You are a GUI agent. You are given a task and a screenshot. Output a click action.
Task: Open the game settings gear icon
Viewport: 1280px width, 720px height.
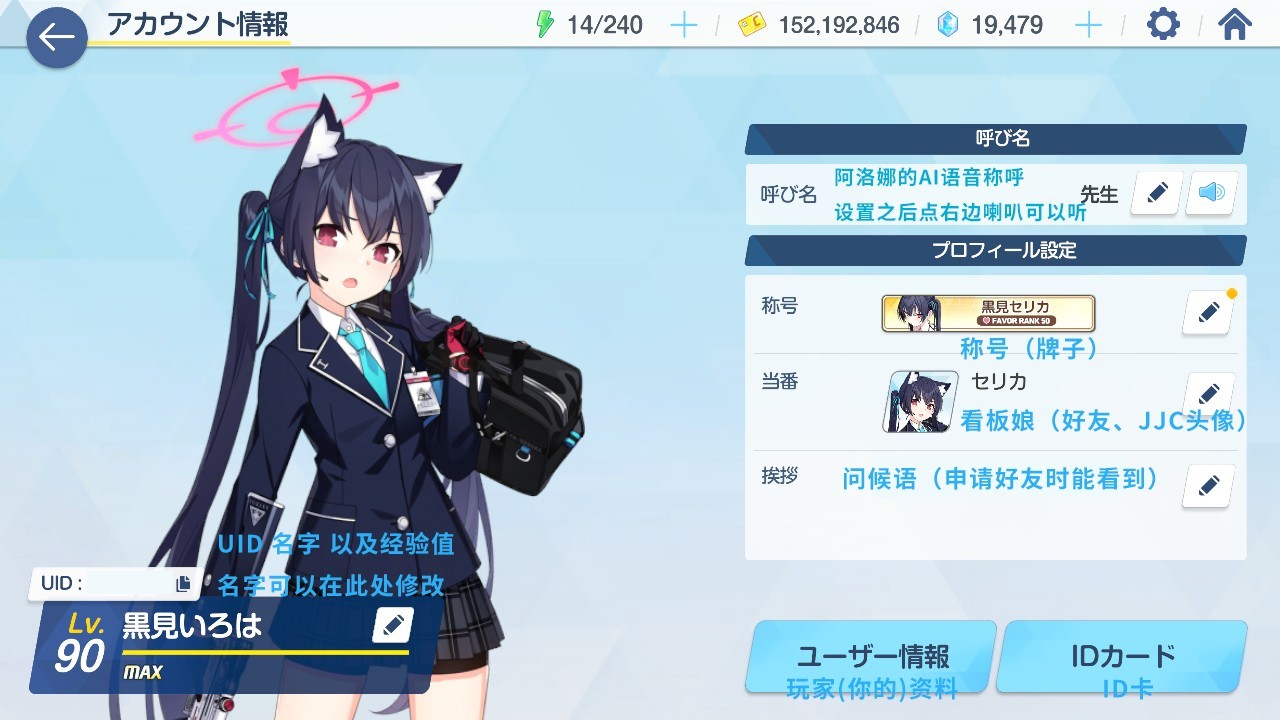point(1161,25)
